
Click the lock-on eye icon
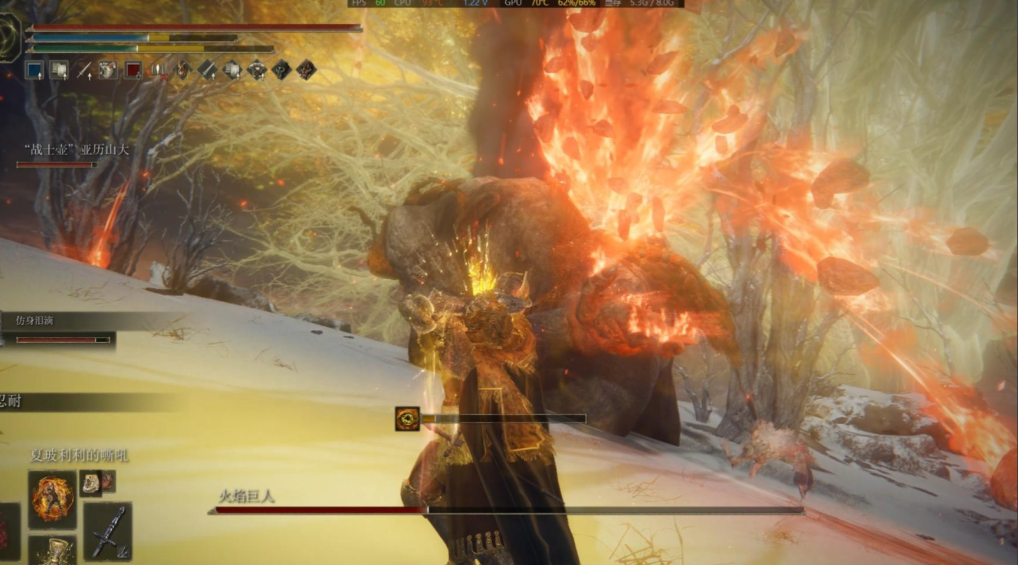click(407, 419)
